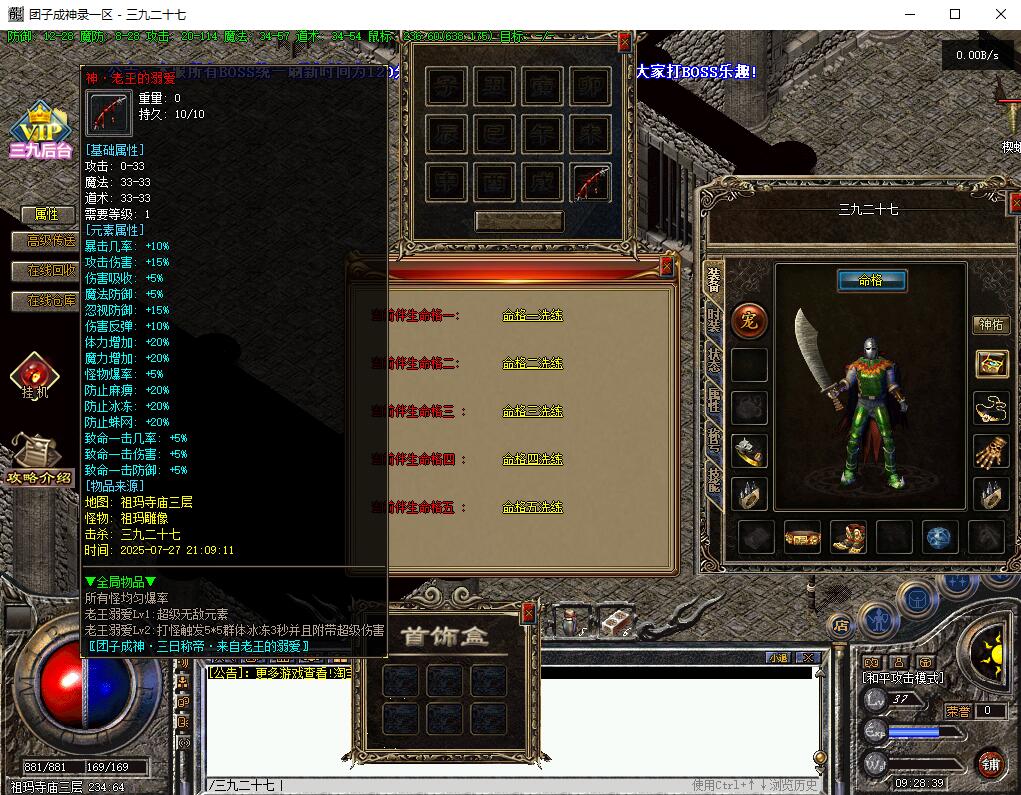Select the equipped boots slot
The height and width of the screenshot is (795, 1021).
(x=848, y=537)
